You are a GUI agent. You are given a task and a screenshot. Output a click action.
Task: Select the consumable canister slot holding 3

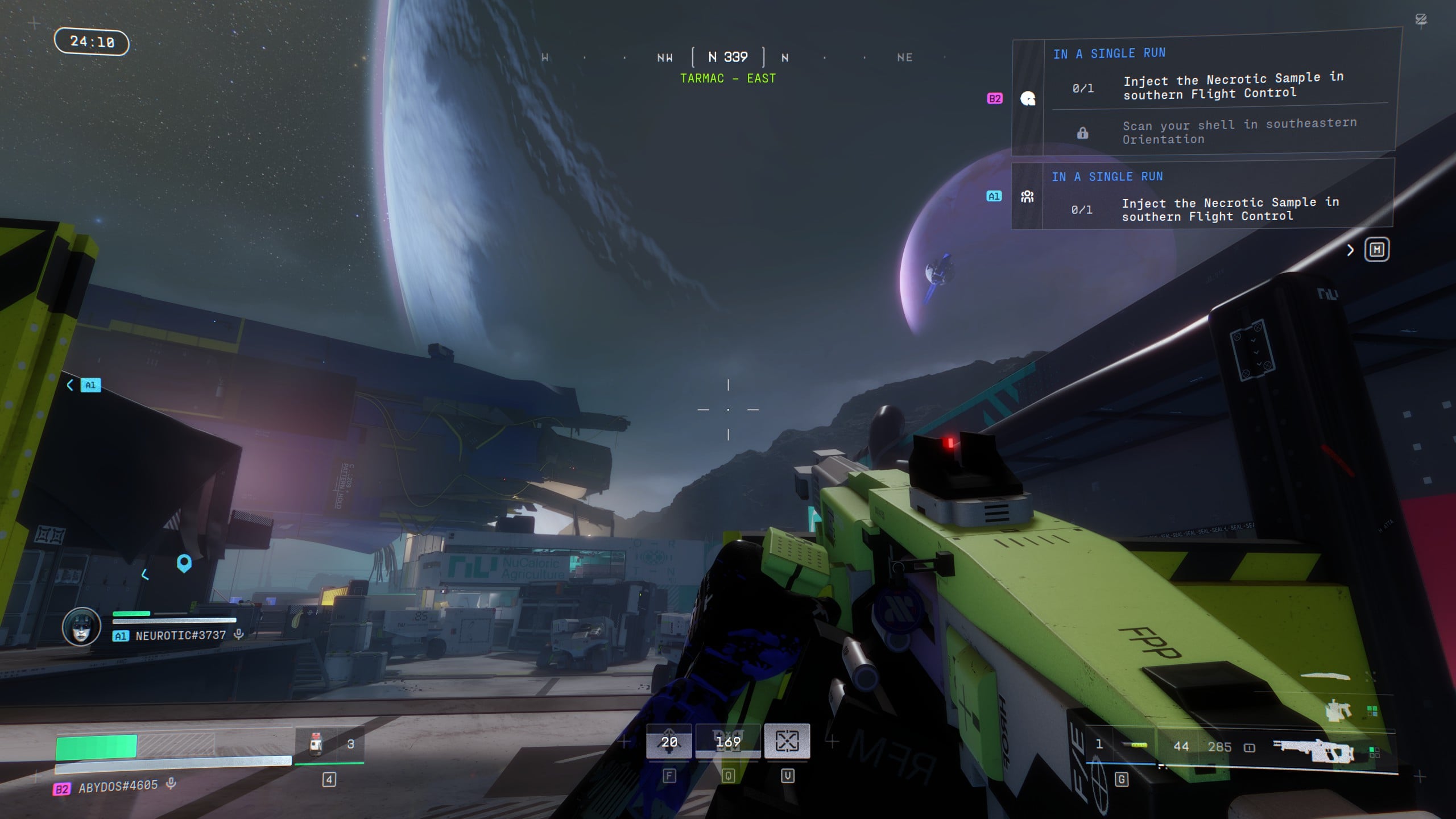point(330,744)
